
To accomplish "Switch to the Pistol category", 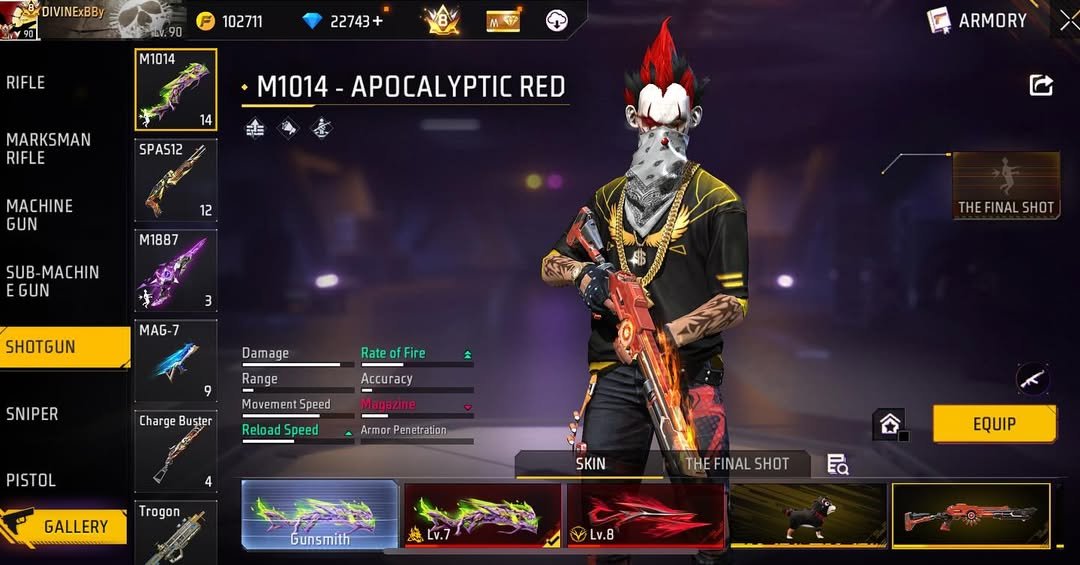I will click(31, 480).
